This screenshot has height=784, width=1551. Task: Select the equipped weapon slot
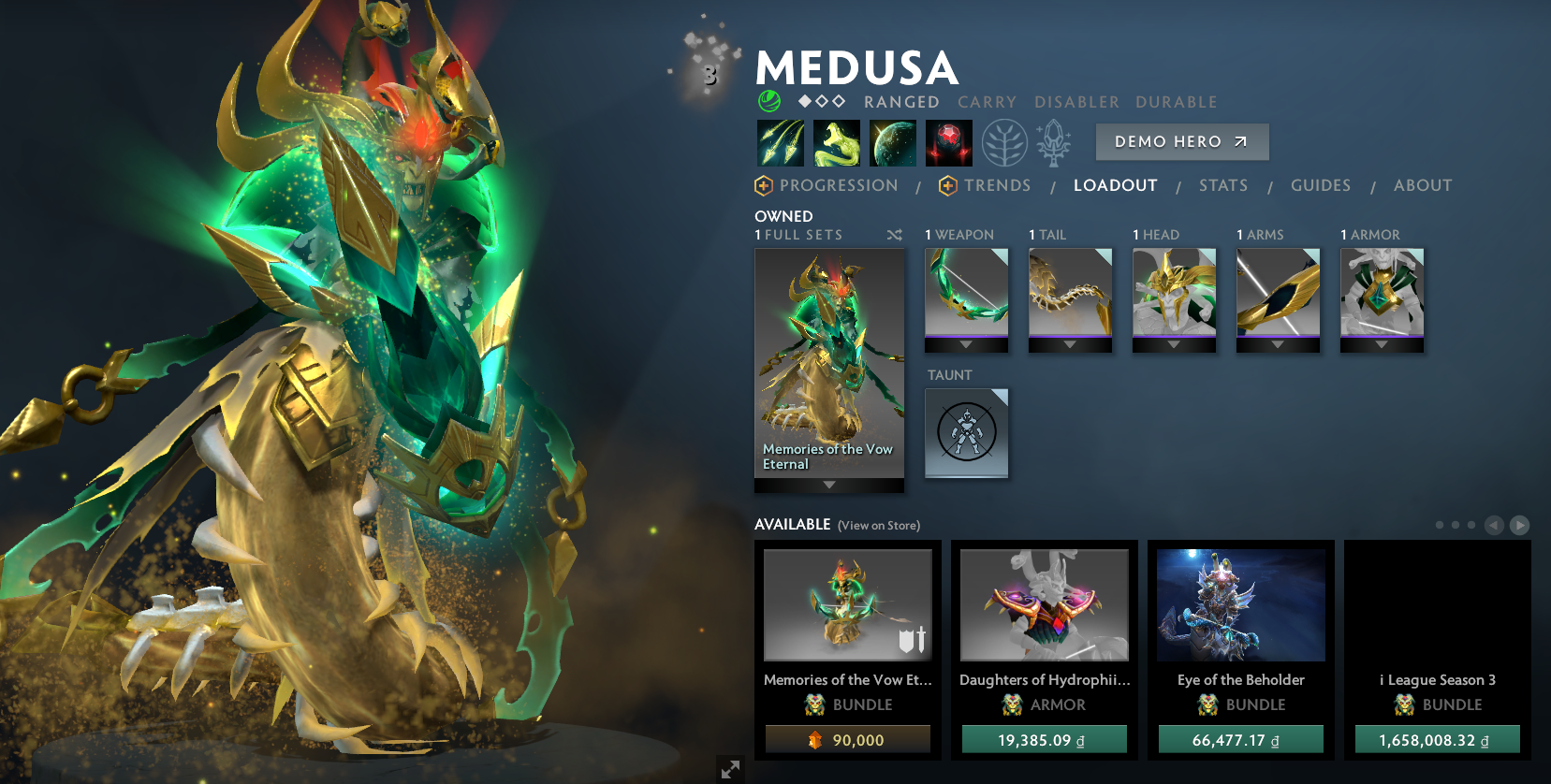point(966,292)
